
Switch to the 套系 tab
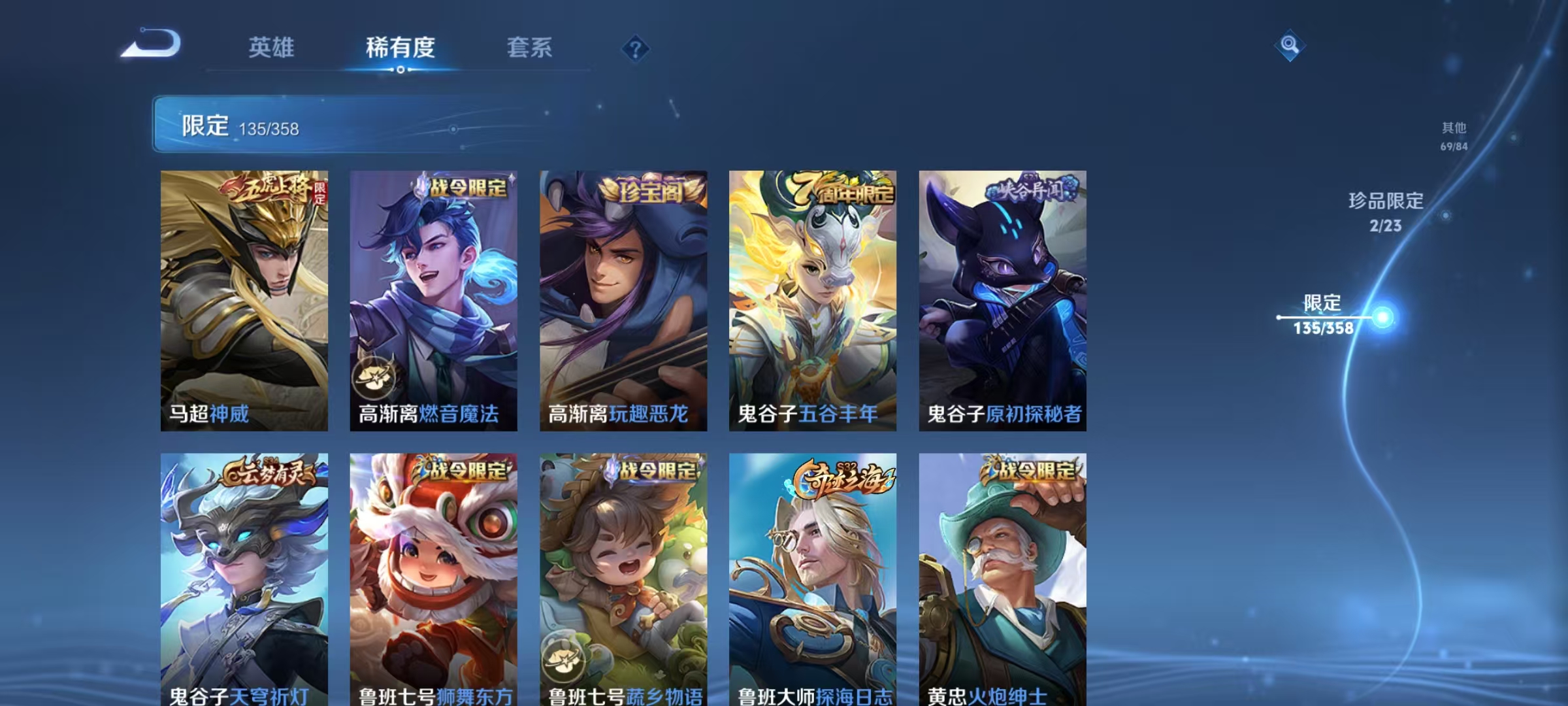point(531,48)
